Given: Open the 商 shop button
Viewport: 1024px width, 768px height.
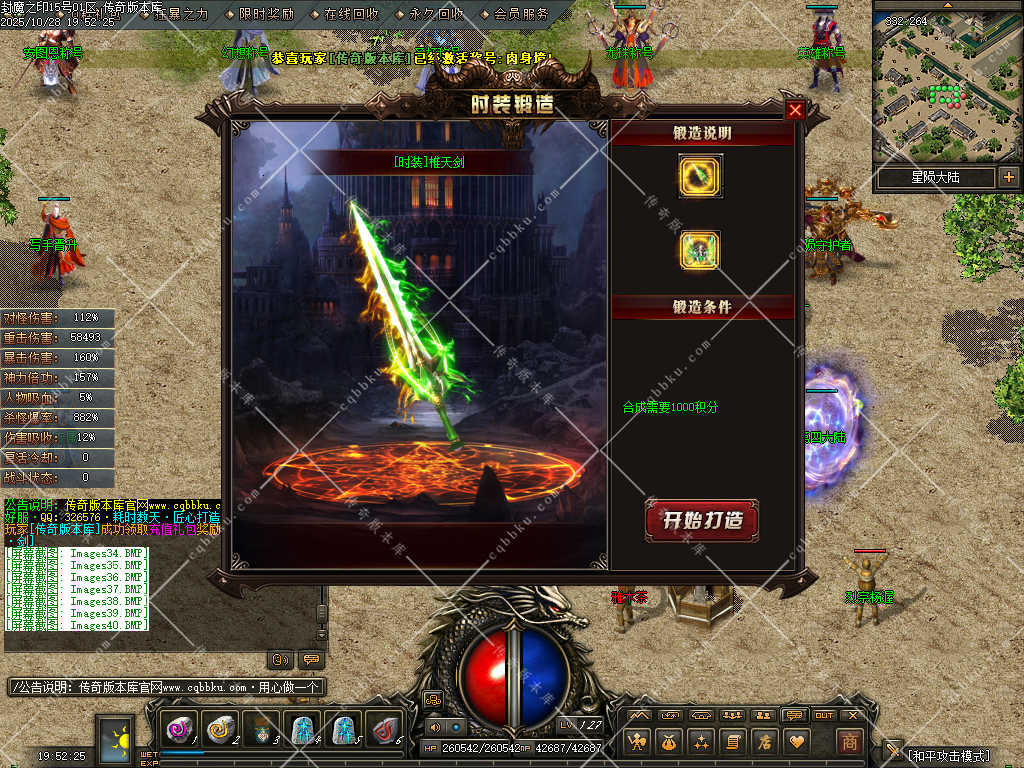Looking at the screenshot, I should 849,741.
